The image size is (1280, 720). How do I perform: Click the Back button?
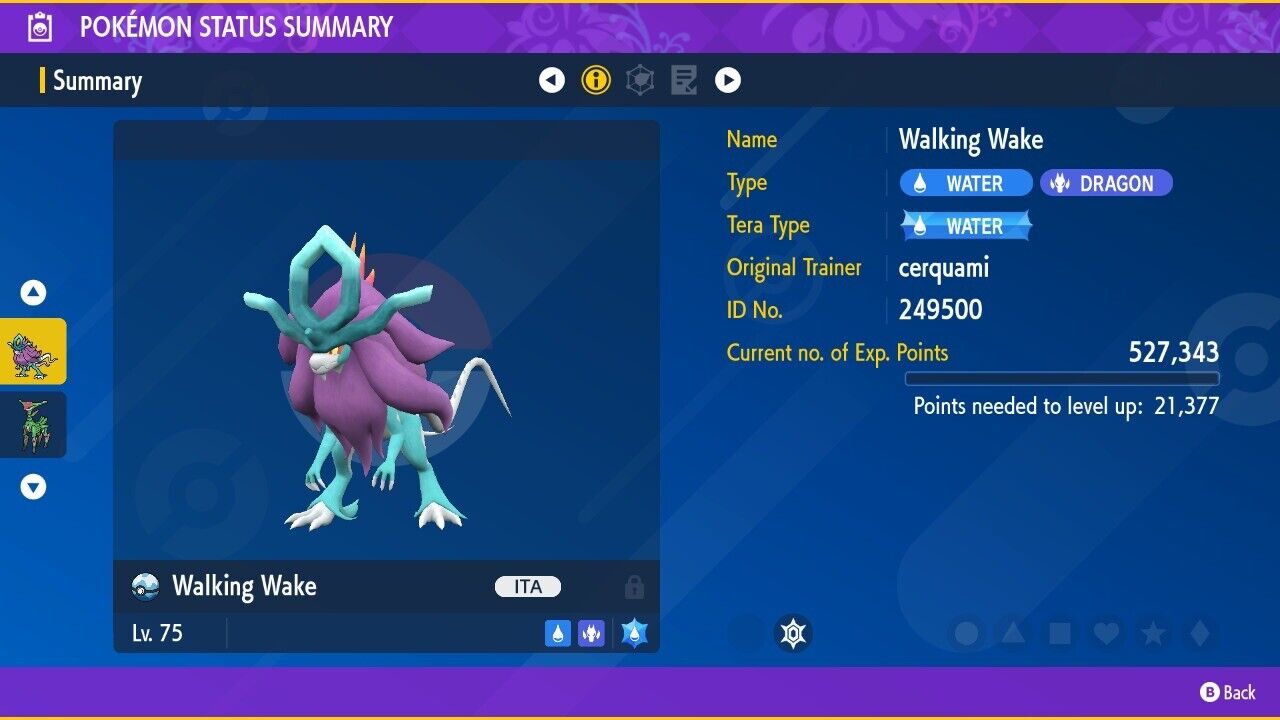coord(1228,692)
